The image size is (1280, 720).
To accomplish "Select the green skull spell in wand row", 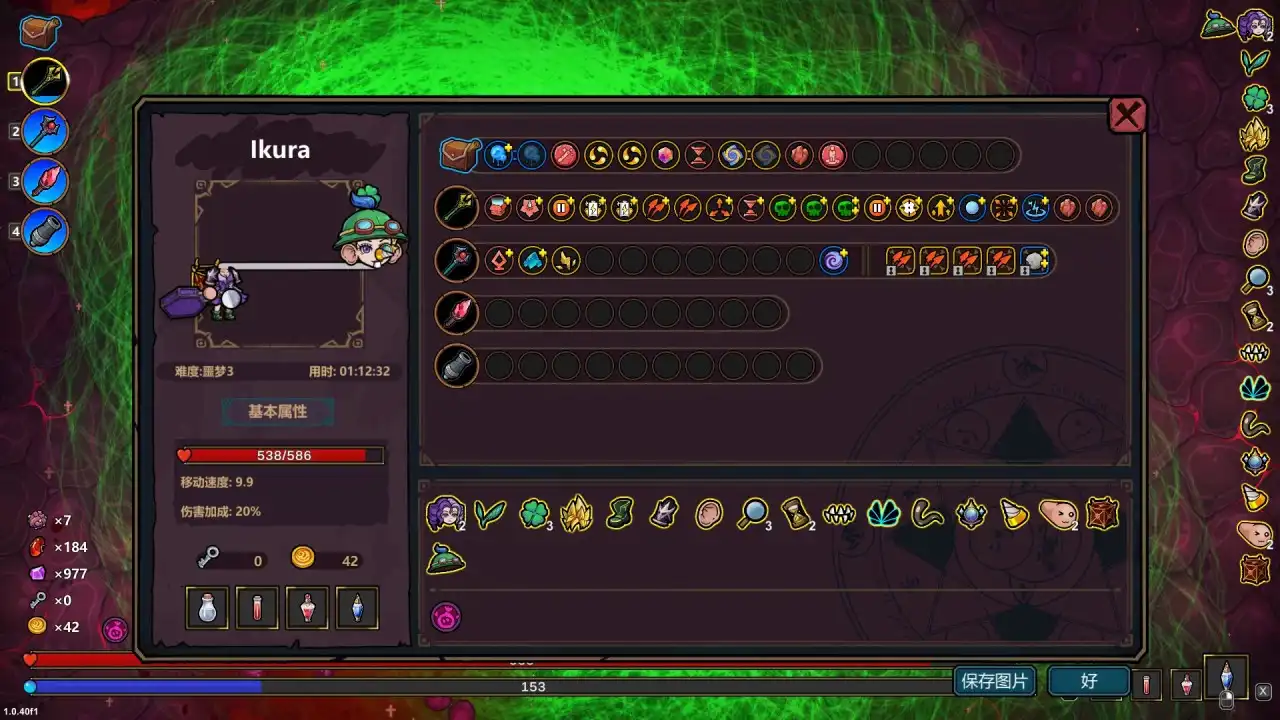I will (782, 208).
